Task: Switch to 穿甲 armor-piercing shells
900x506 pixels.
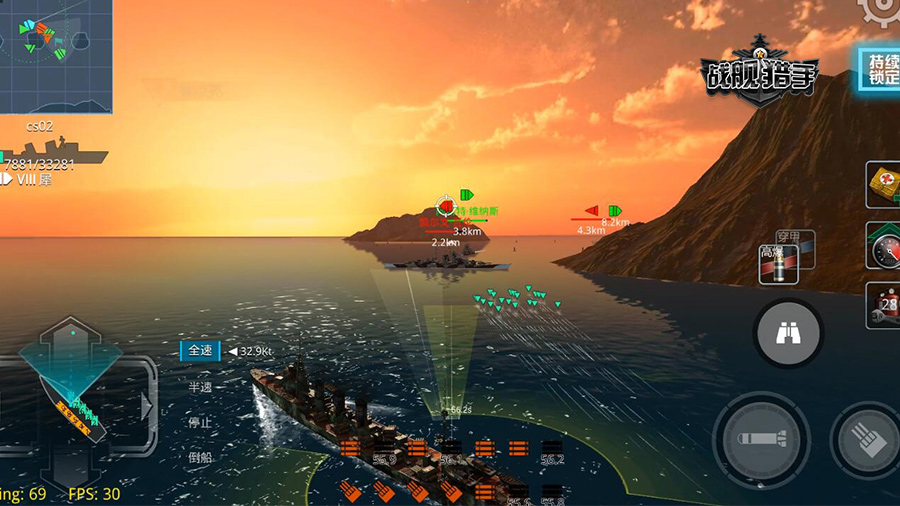Action: coord(793,239)
